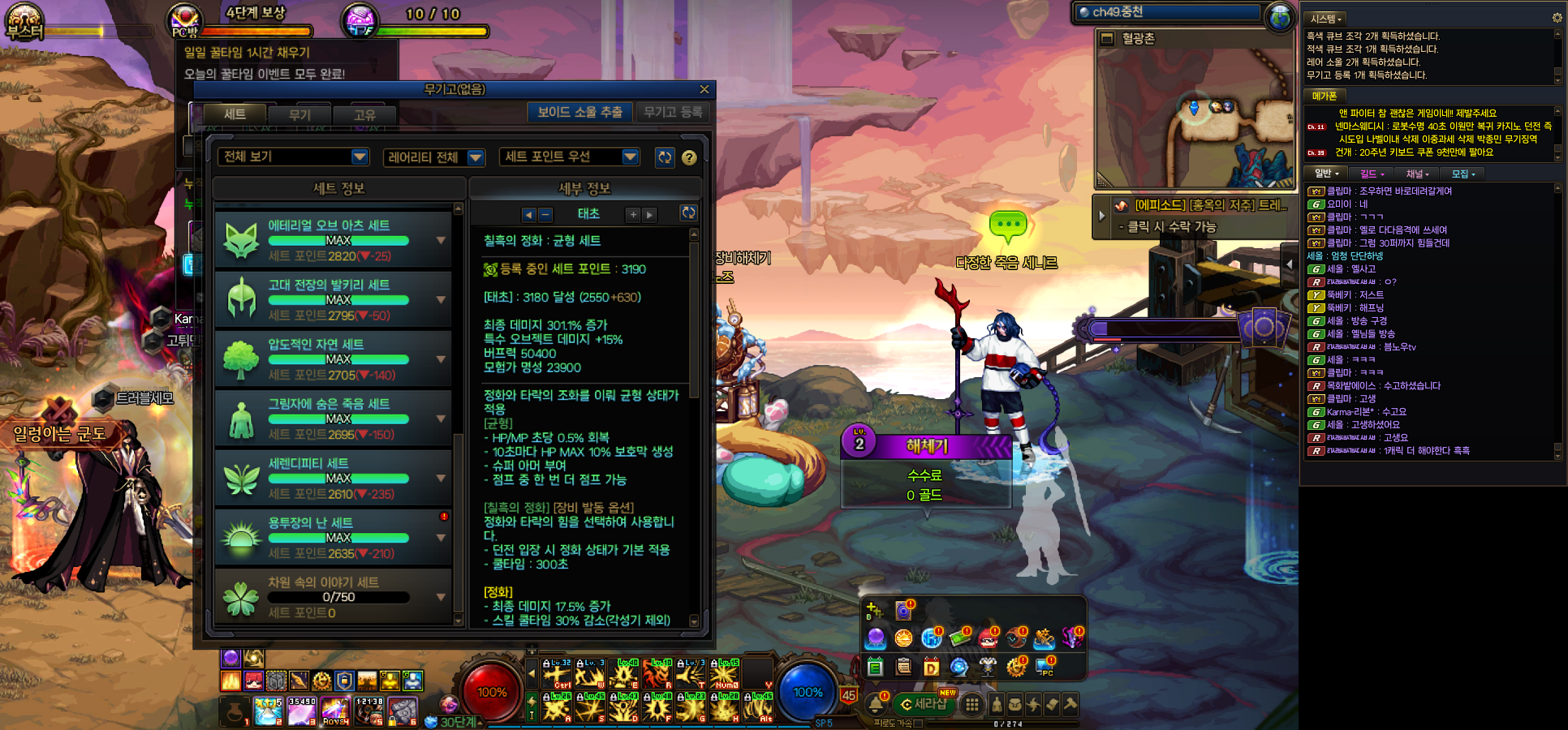
Task: Open the 시스템 chat tab
Action: 1325,19
